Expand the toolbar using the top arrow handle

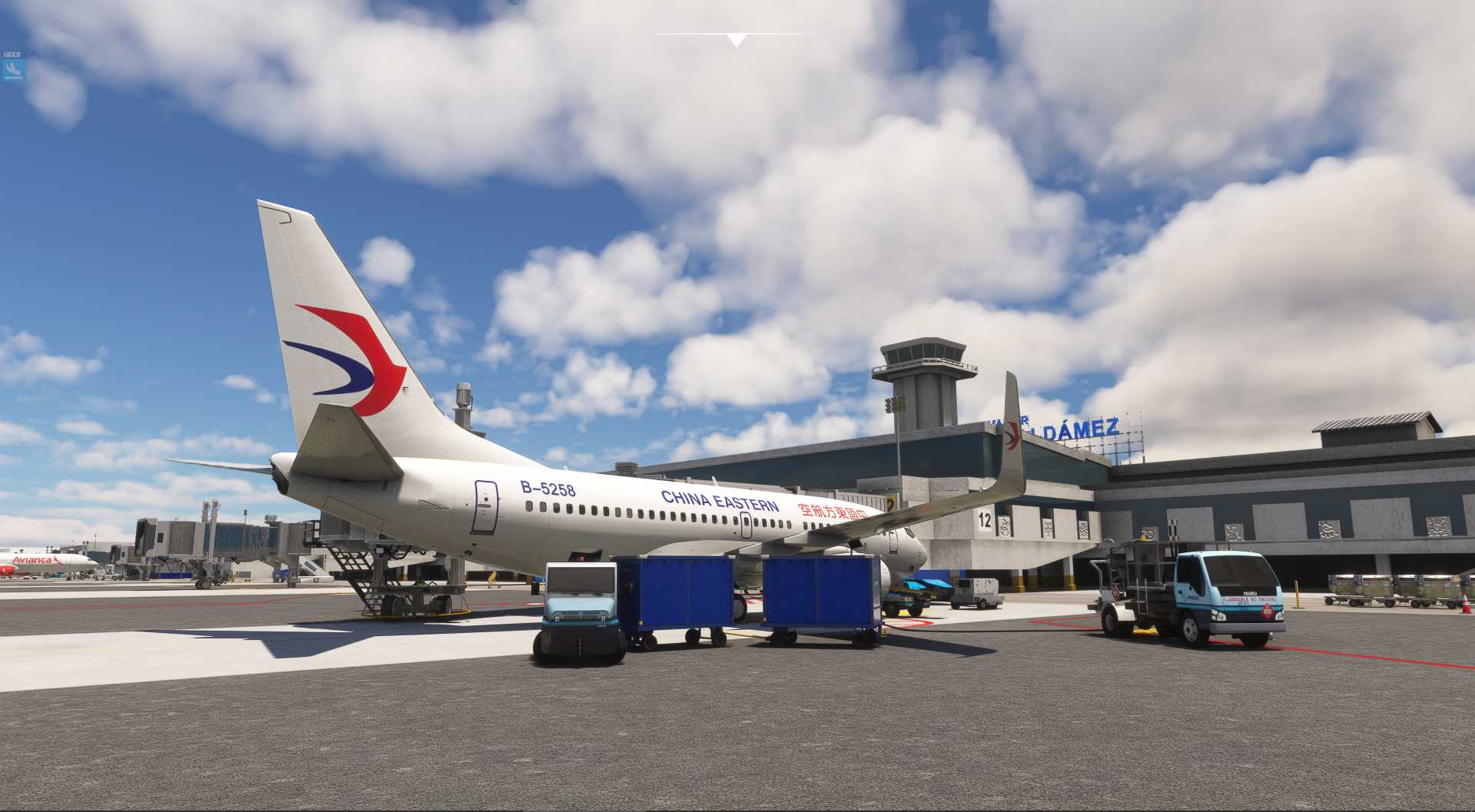pyautogui.click(x=736, y=40)
